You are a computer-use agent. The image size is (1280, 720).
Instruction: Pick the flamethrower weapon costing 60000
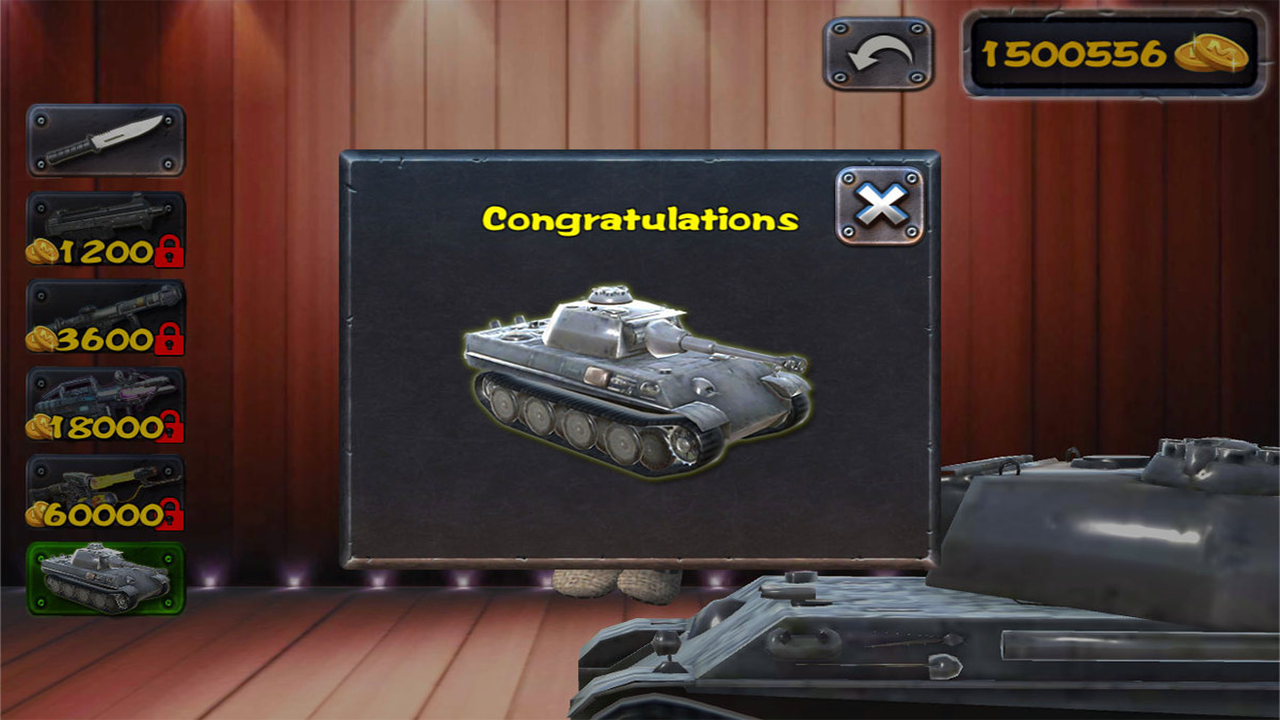click(x=106, y=492)
